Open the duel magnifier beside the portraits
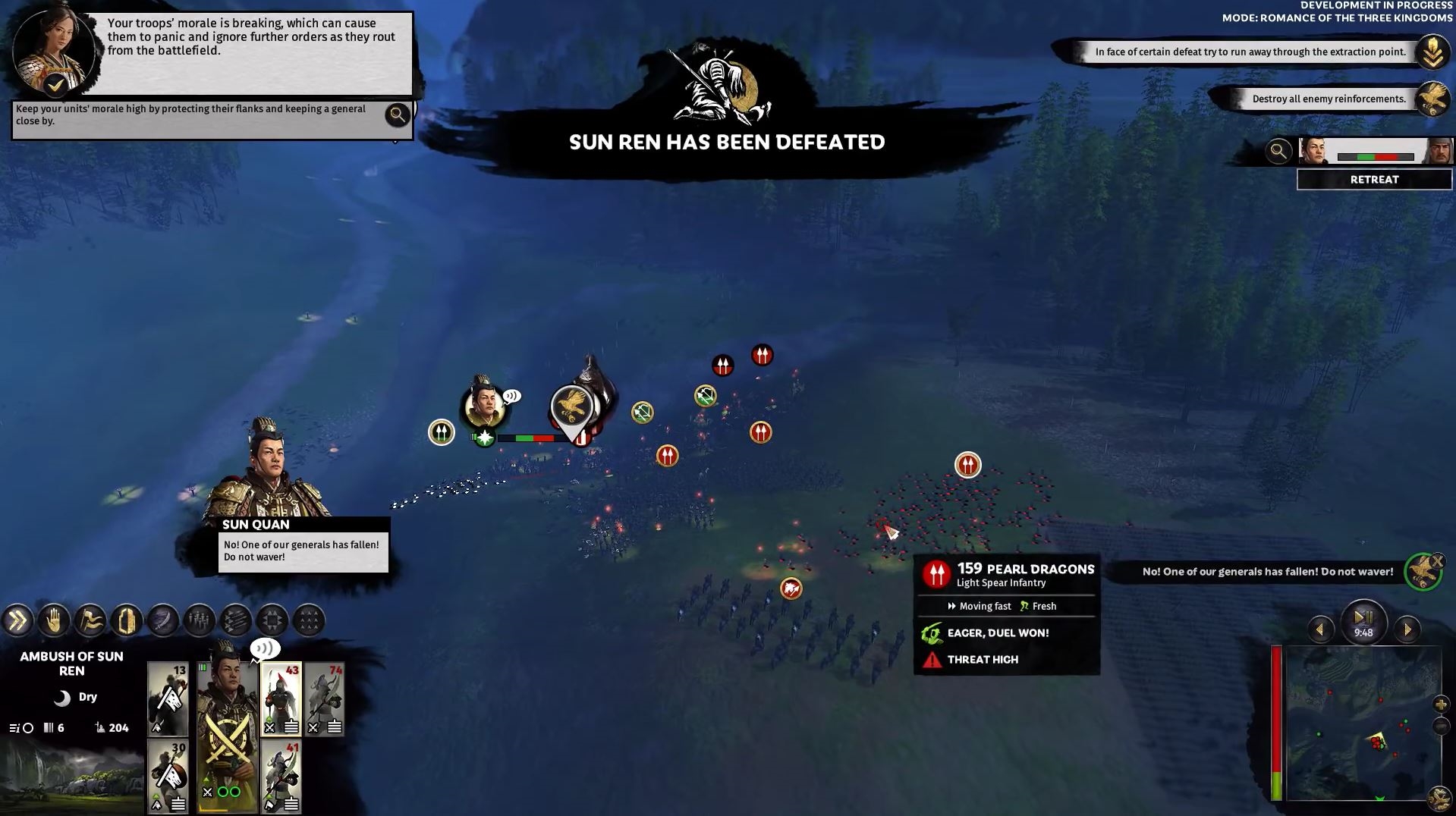 click(1278, 151)
